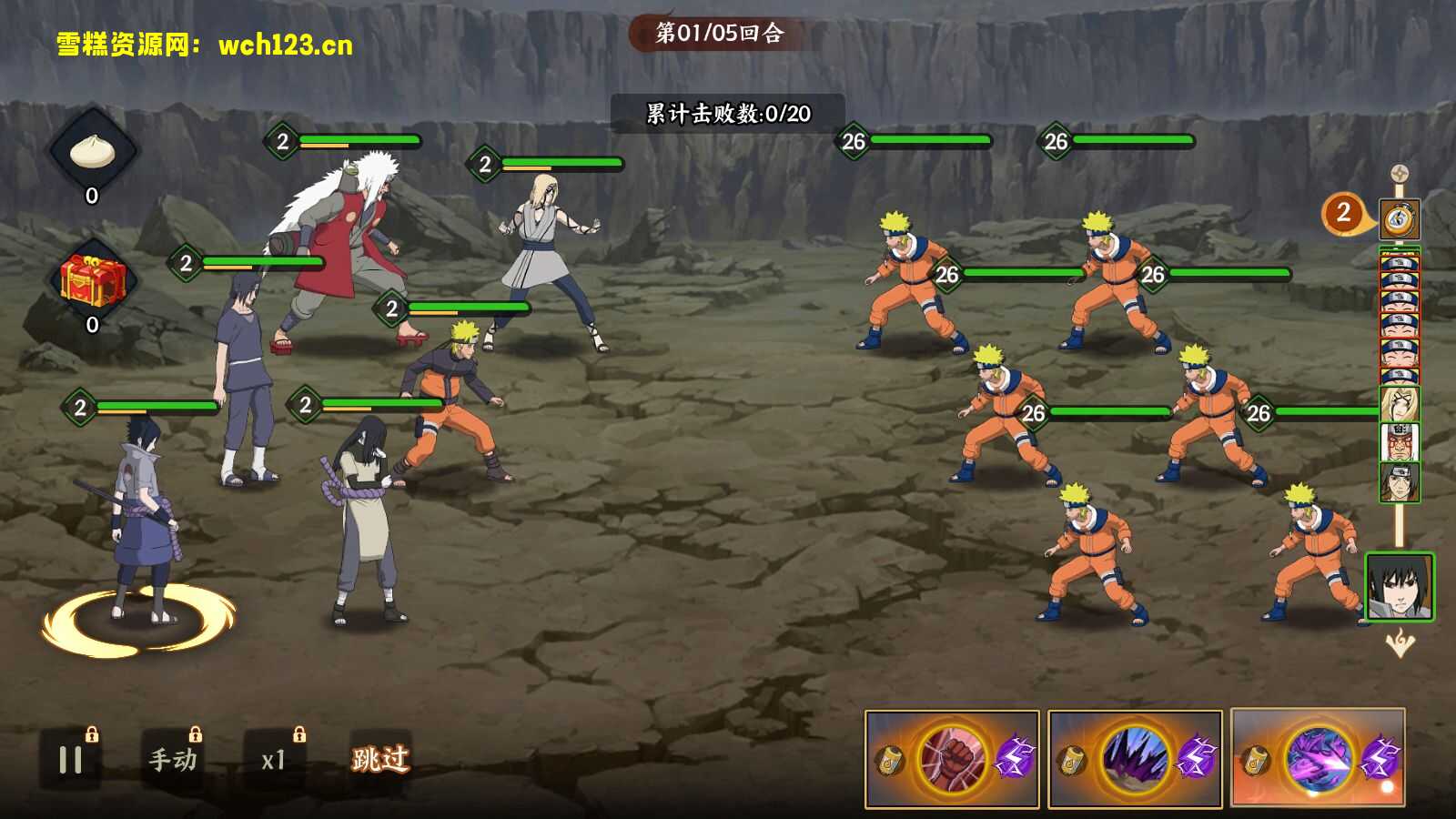Skip the battle with 跳过
The height and width of the screenshot is (819, 1456).
click(380, 759)
